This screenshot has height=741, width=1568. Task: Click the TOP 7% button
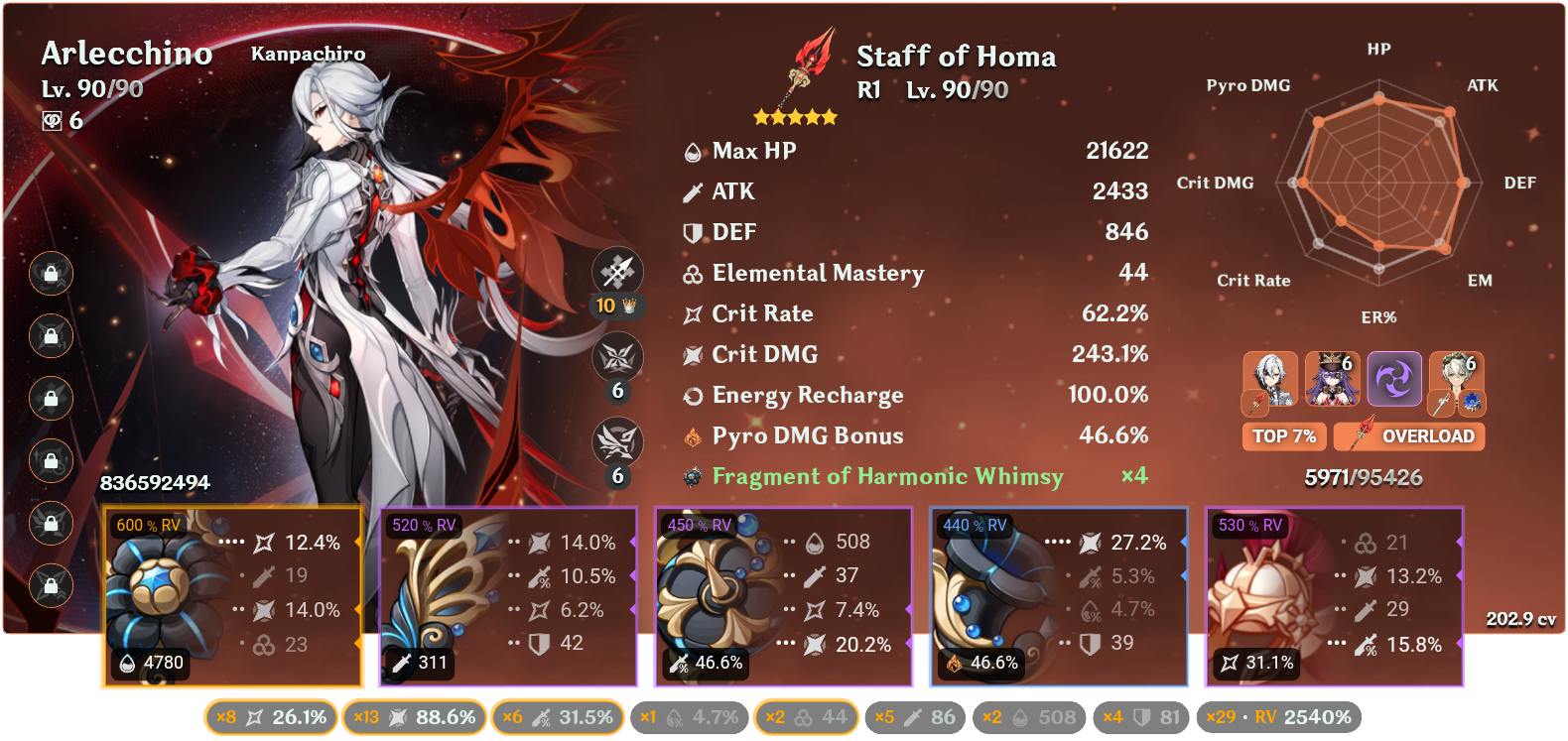tap(1284, 436)
